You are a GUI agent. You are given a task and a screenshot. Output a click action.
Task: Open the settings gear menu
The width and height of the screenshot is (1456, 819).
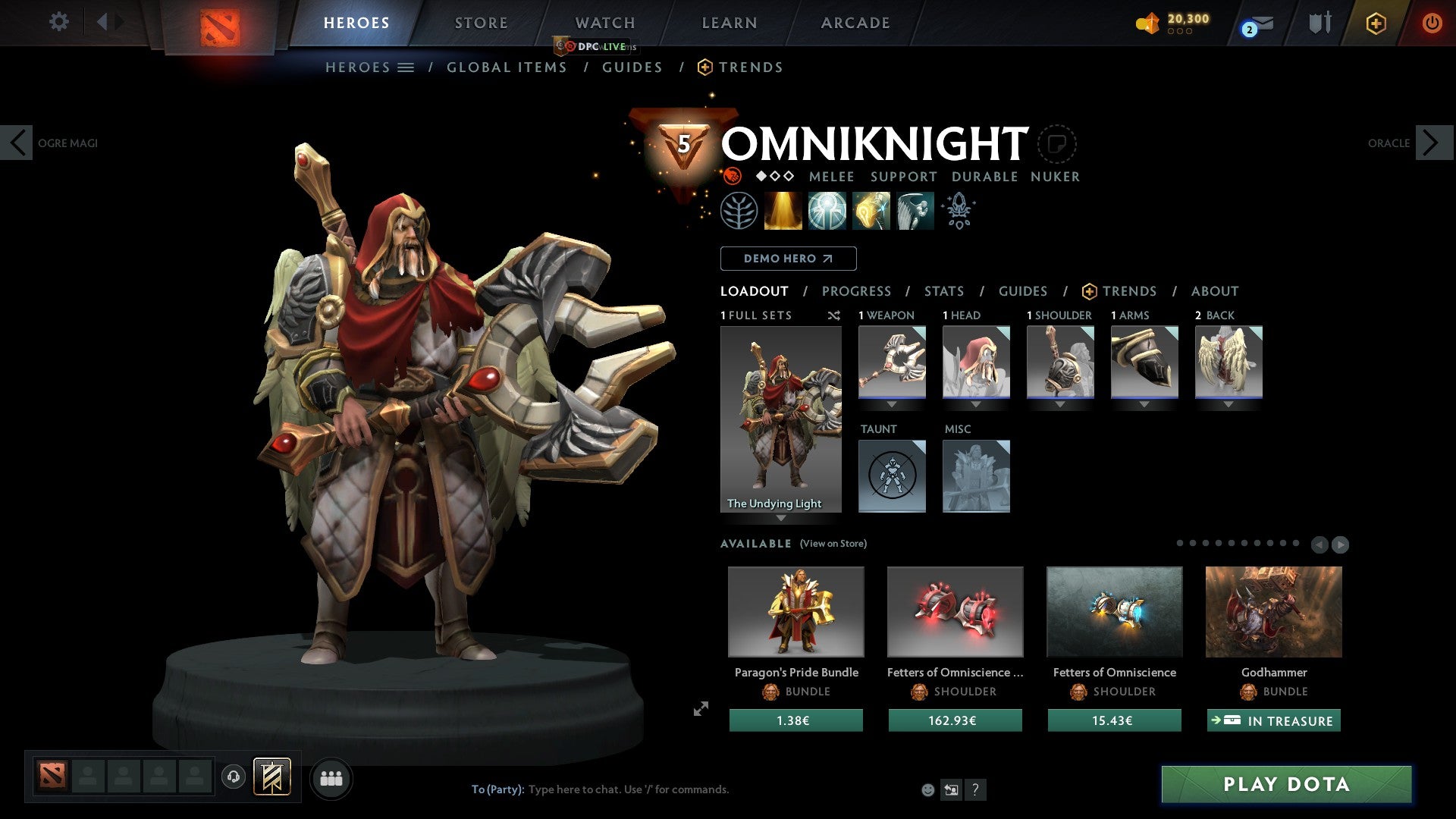pyautogui.click(x=59, y=21)
